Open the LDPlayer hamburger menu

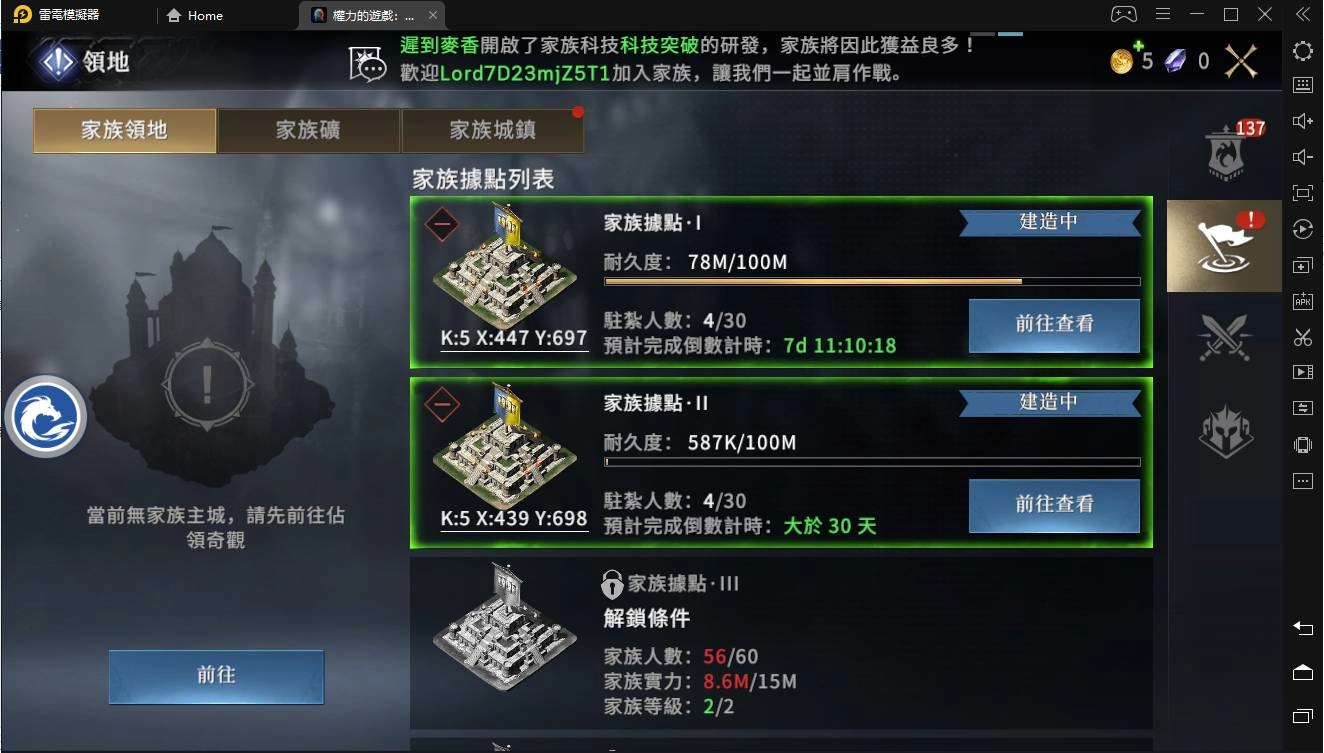coord(1162,15)
